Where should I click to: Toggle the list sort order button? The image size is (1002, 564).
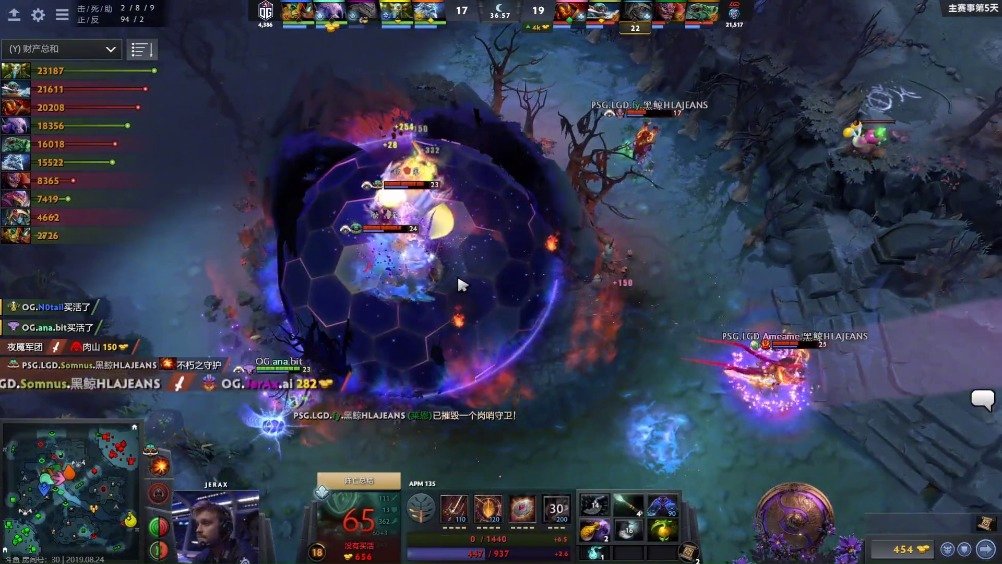(x=142, y=49)
